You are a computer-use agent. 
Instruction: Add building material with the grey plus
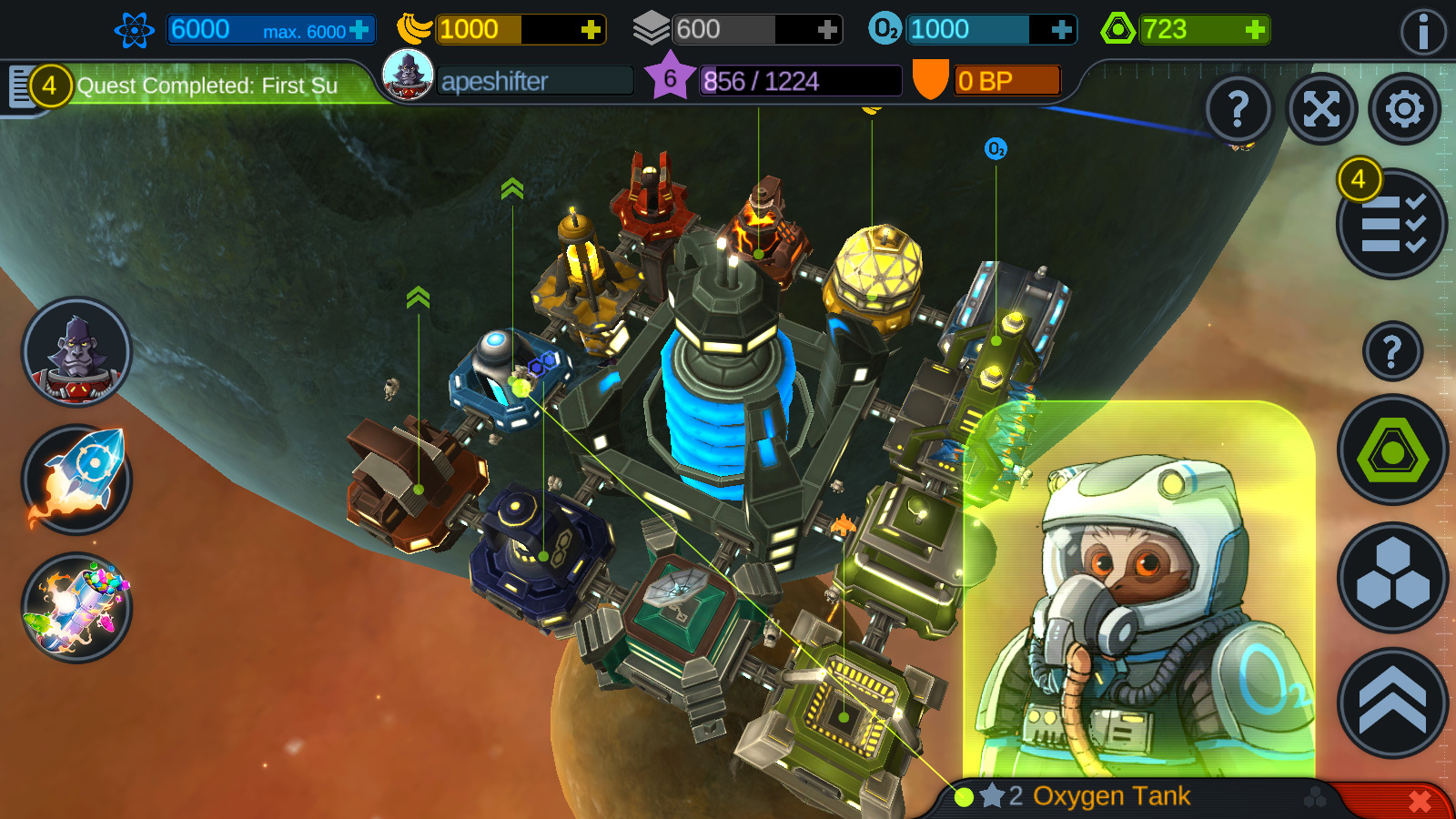pyautogui.click(x=826, y=30)
